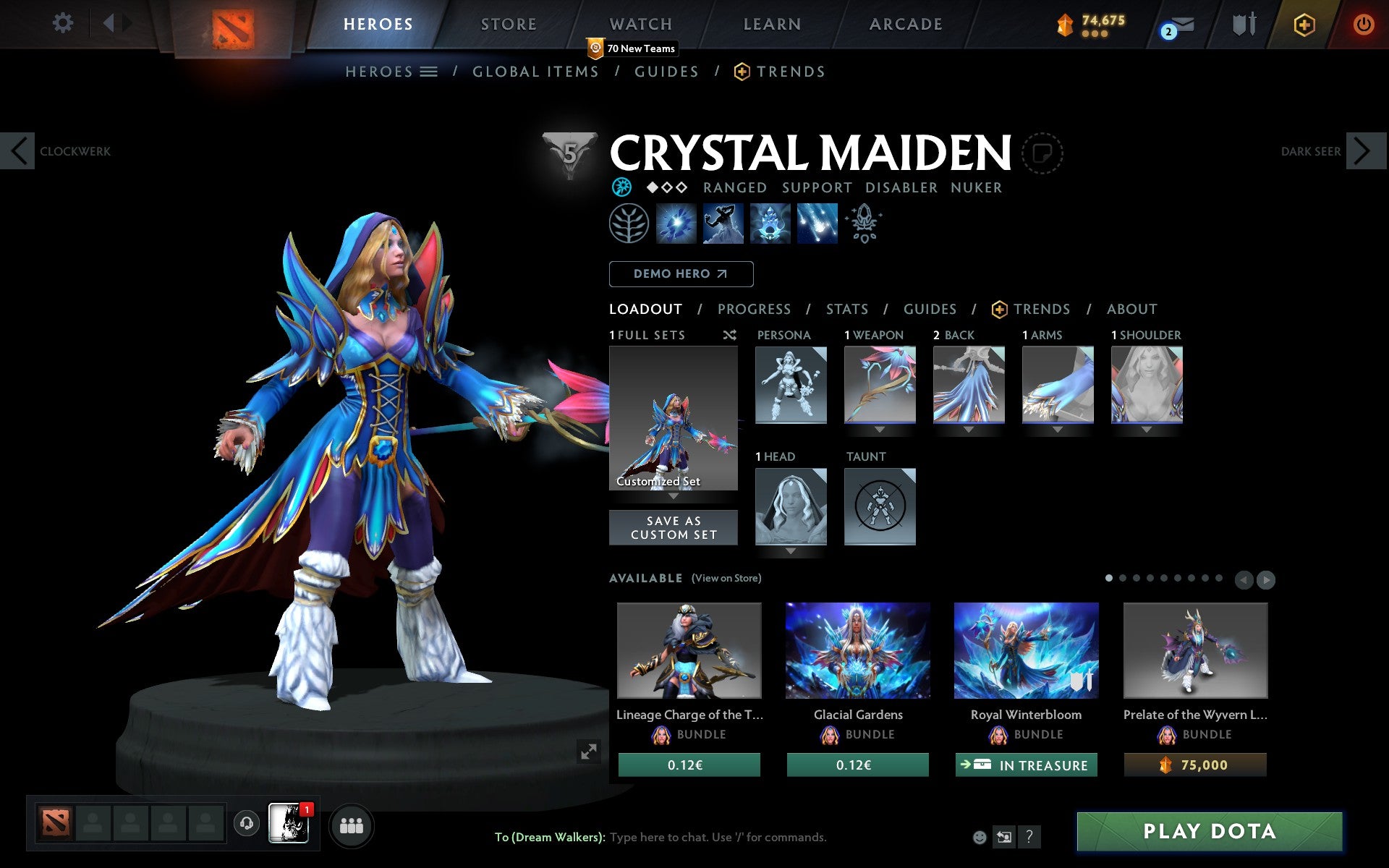Open the Heroes list hamburger menu
Image resolution: width=1389 pixels, height=868 pixels.
[429, 72]
